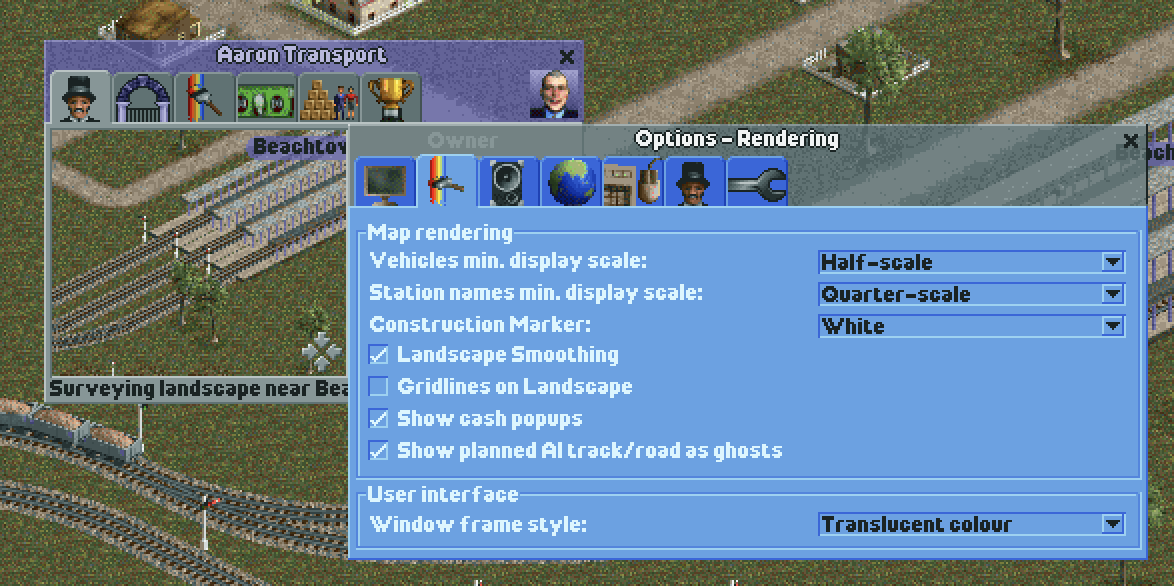Screen dimensions: 1174x586
Task: Open the Window frame style dropdown
Action: click(1112, 524)
